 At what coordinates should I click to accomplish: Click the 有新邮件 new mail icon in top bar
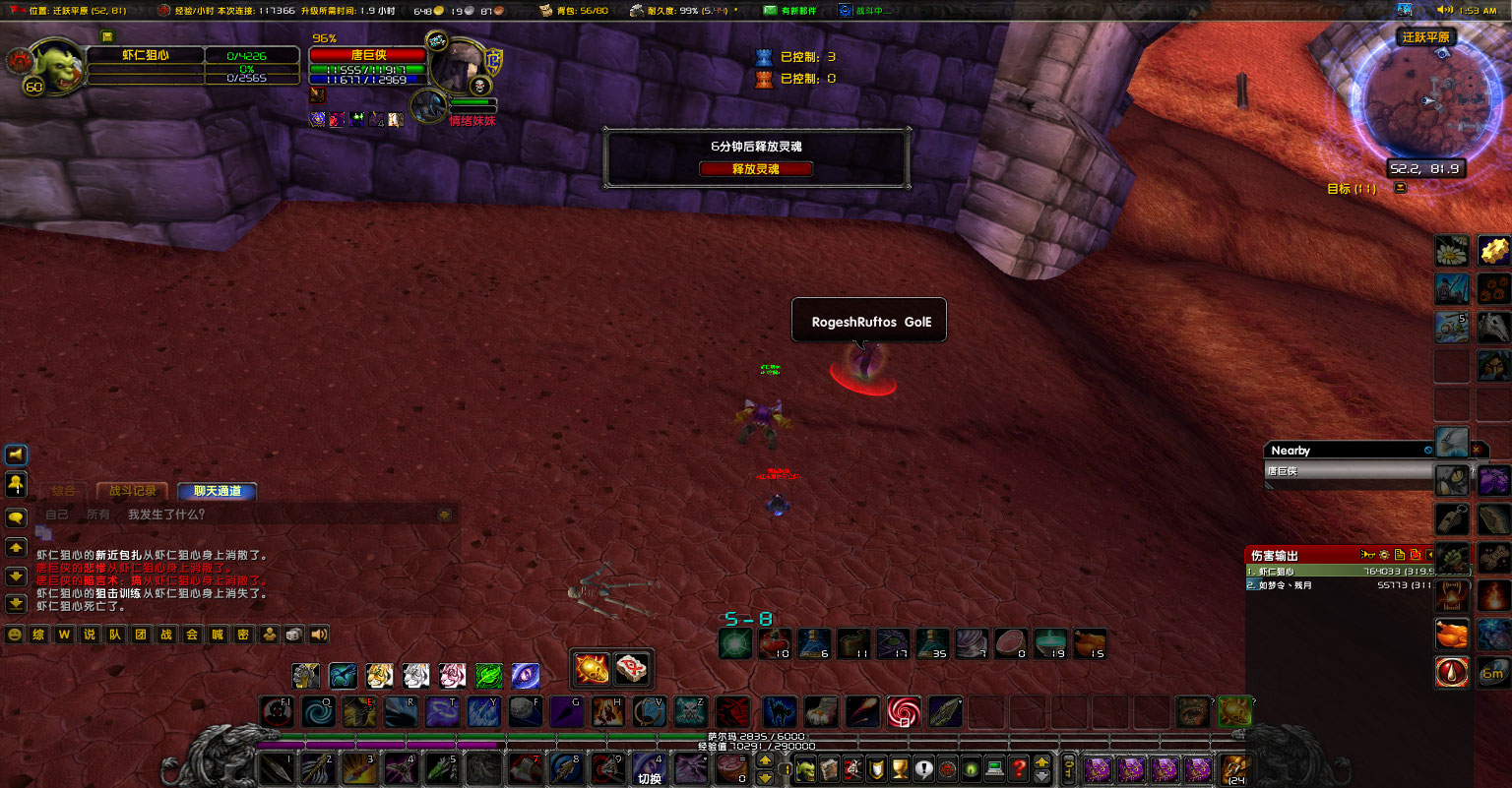tap(771, 10)
